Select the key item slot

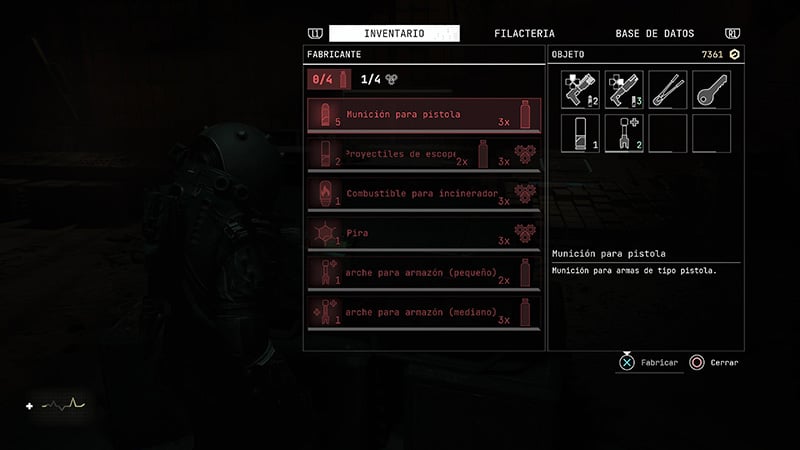(711, 90)
